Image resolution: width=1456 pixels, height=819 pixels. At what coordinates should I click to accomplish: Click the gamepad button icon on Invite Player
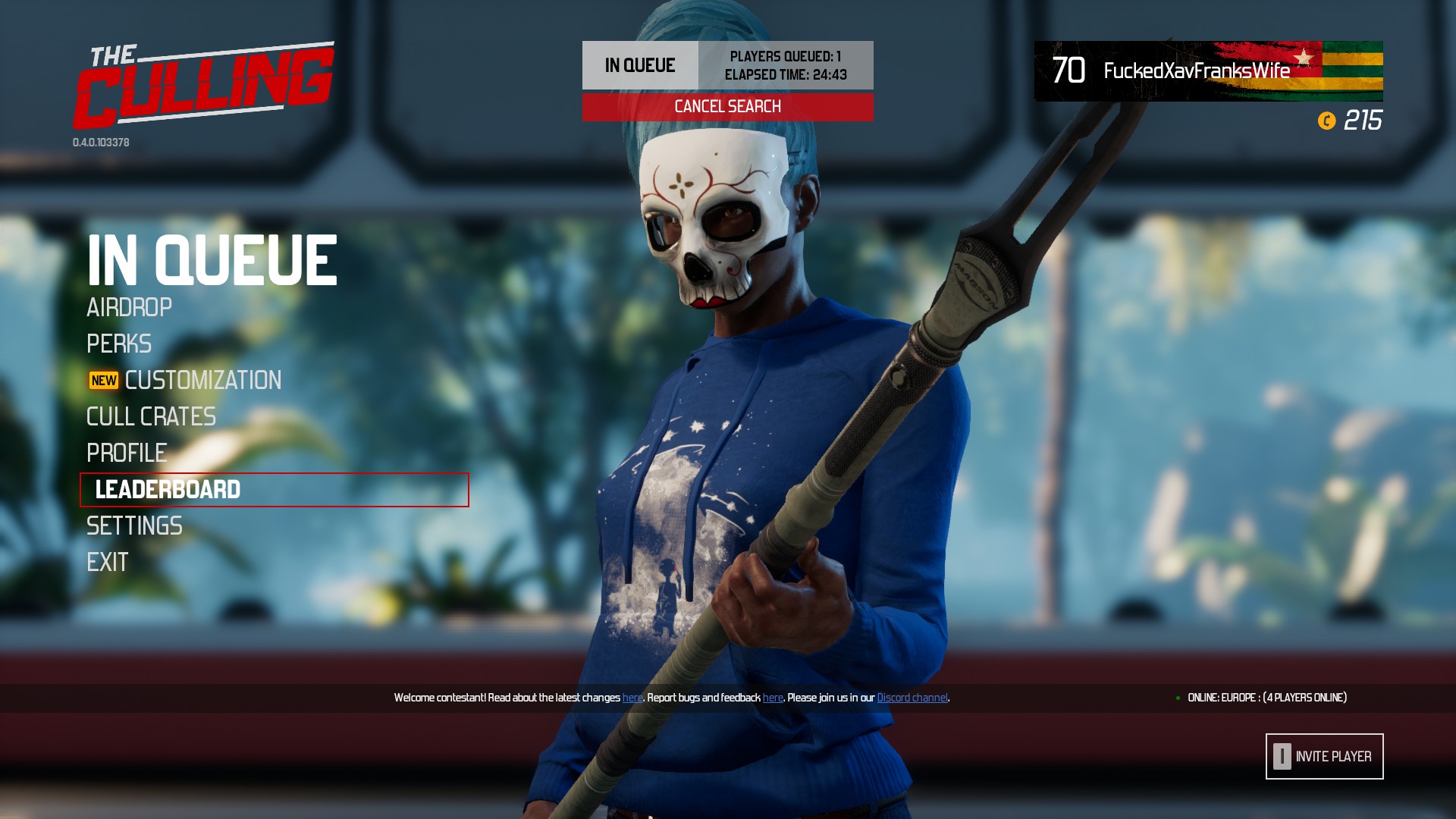point(1283,756)
